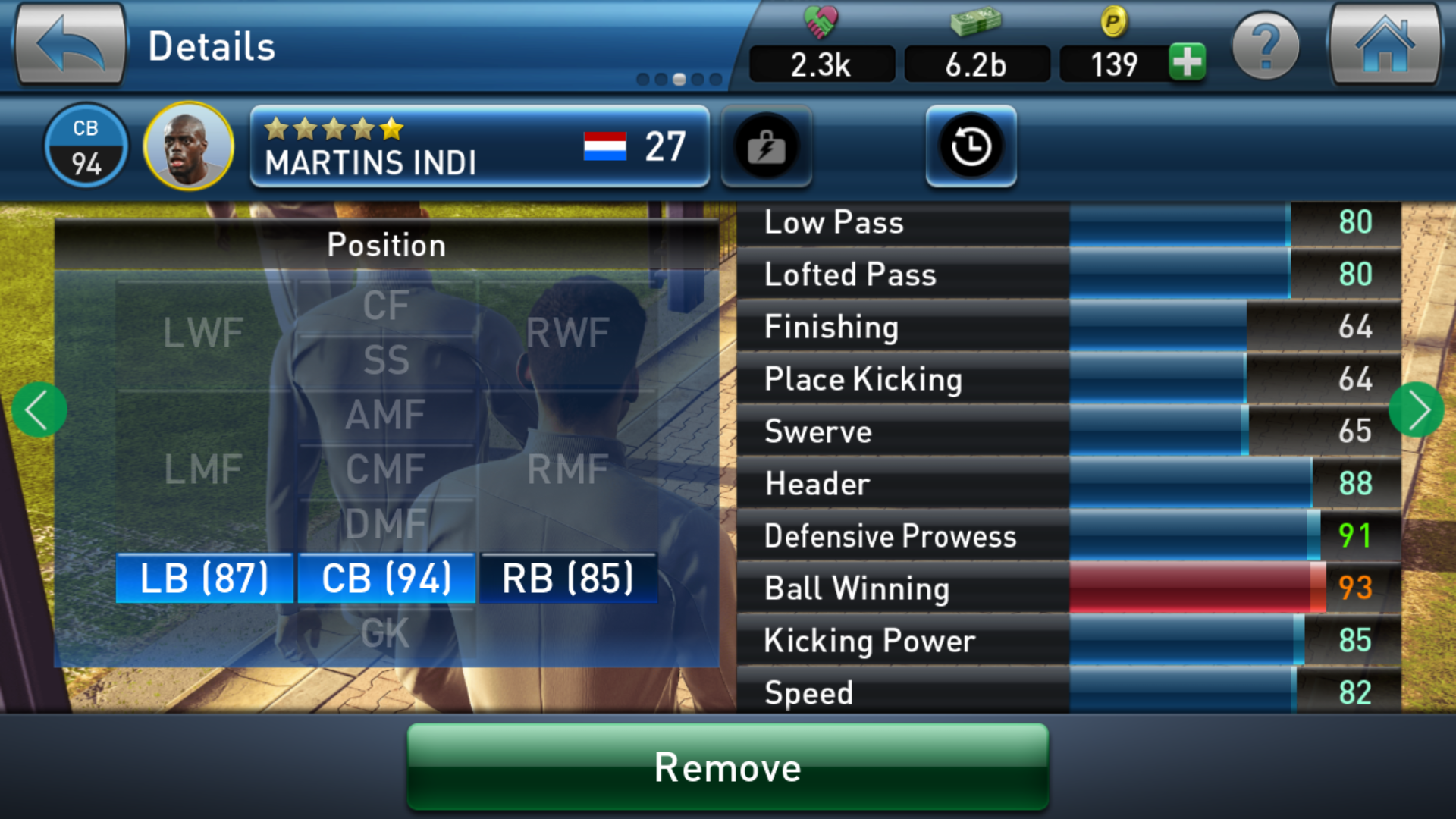
Task: Open the clock history button
Action: 971,146
